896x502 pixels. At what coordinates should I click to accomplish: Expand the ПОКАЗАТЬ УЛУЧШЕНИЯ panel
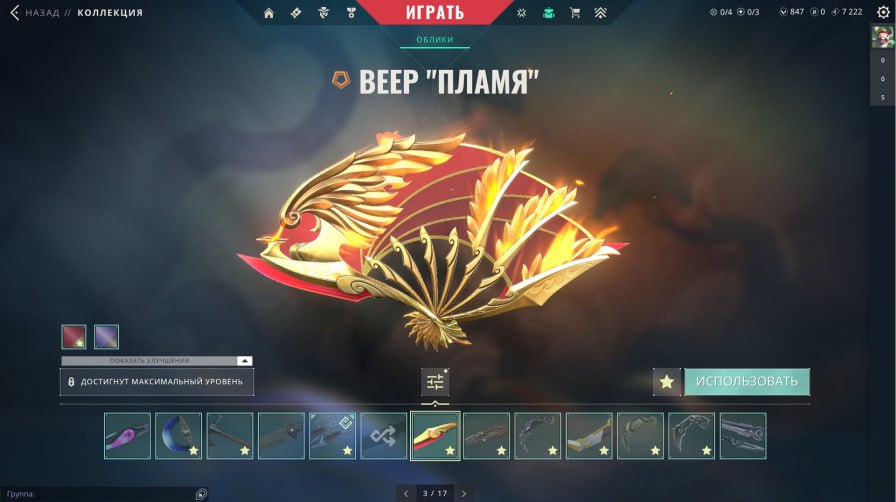[157, 360]
